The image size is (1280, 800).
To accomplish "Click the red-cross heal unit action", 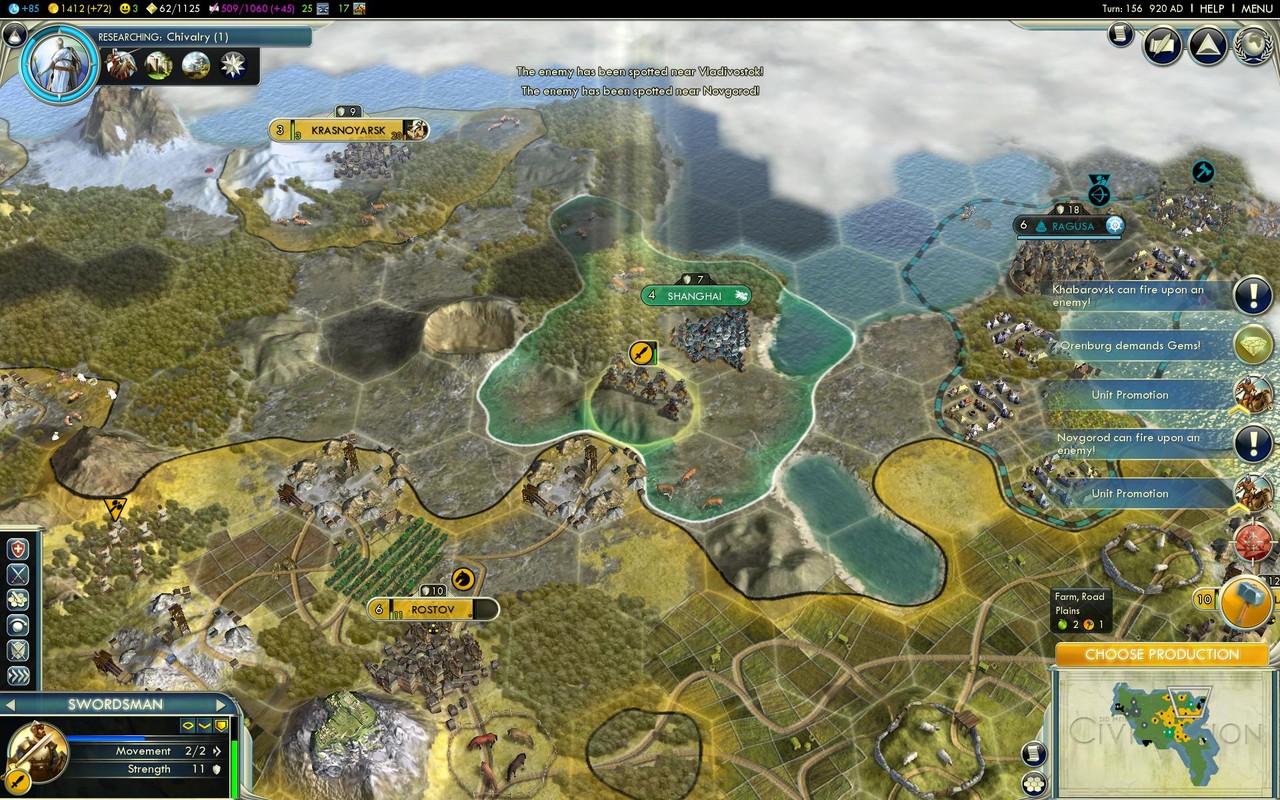I will 18,549.
